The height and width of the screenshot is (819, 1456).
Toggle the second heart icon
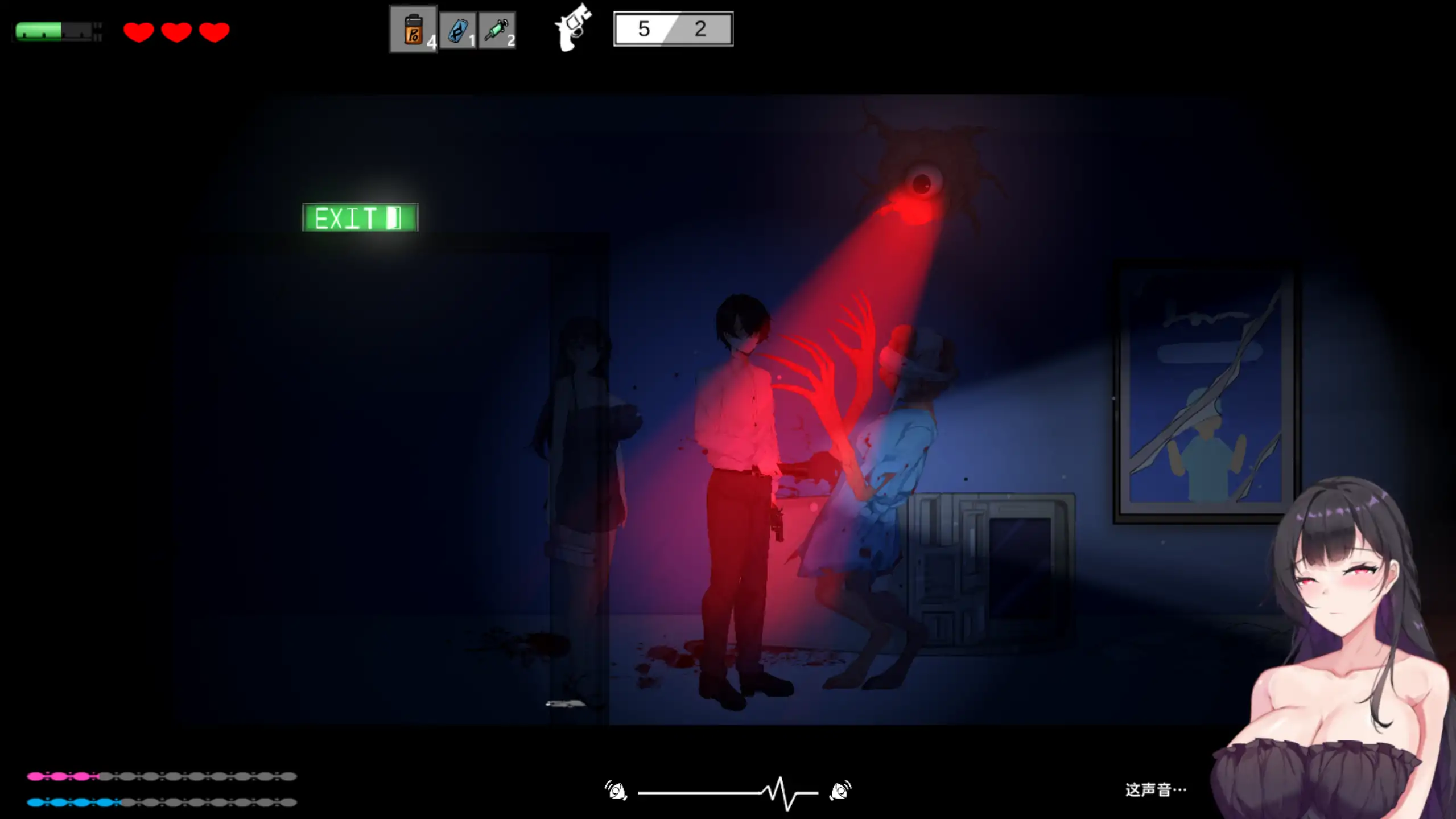(176, 32)
